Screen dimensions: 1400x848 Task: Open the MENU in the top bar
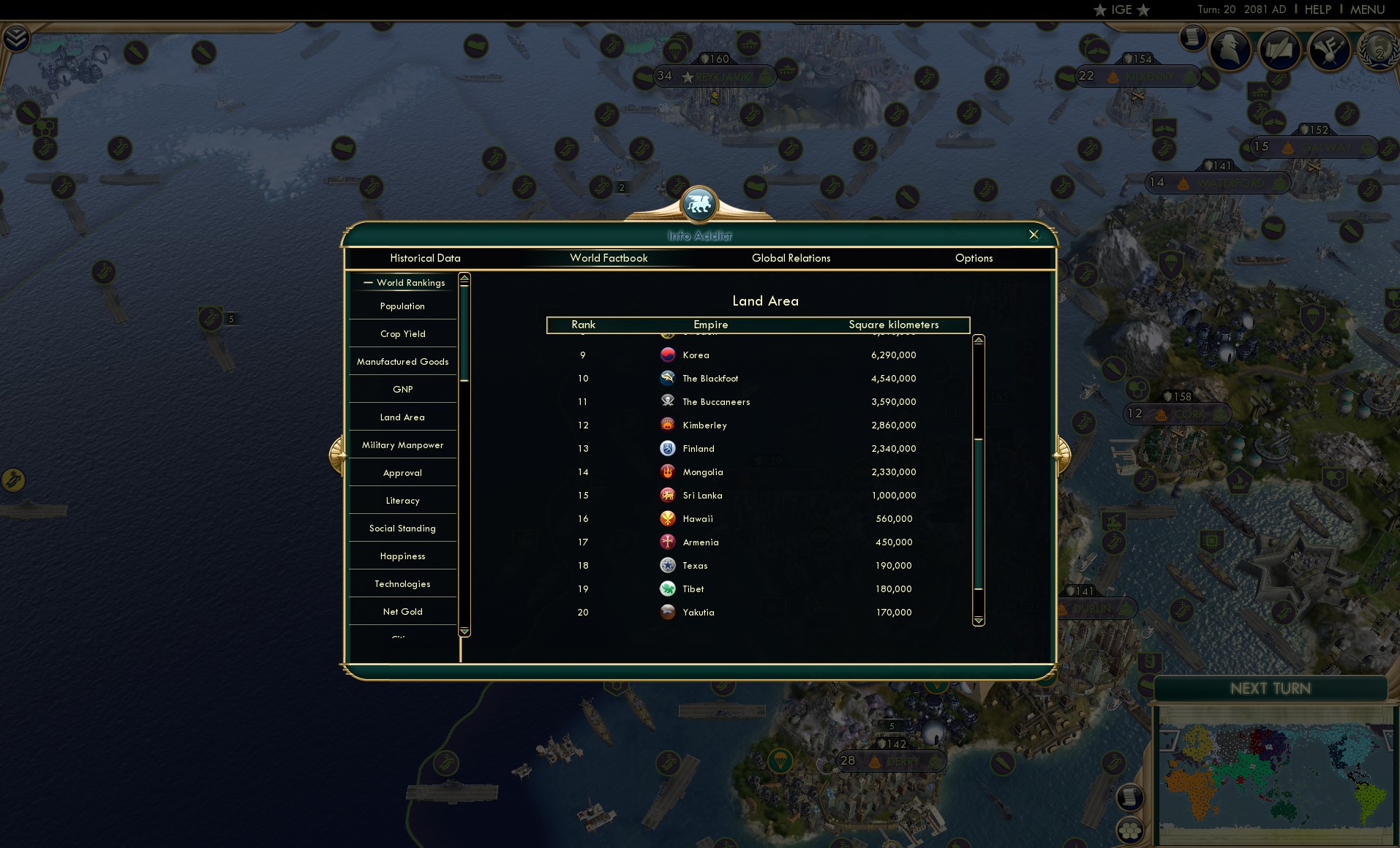click(x=1367, y=10)
